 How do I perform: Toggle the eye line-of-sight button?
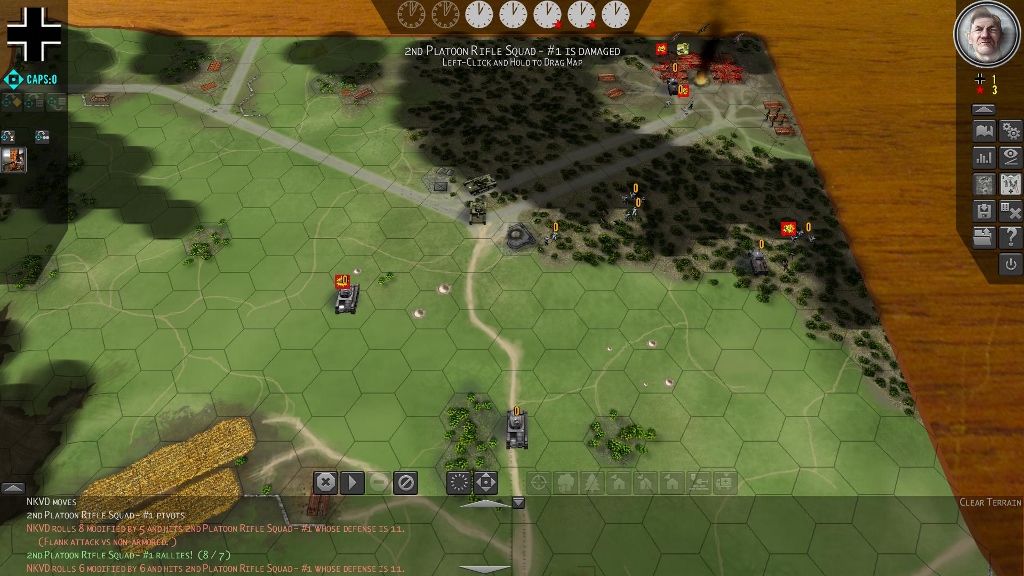tap(1010, 157)
